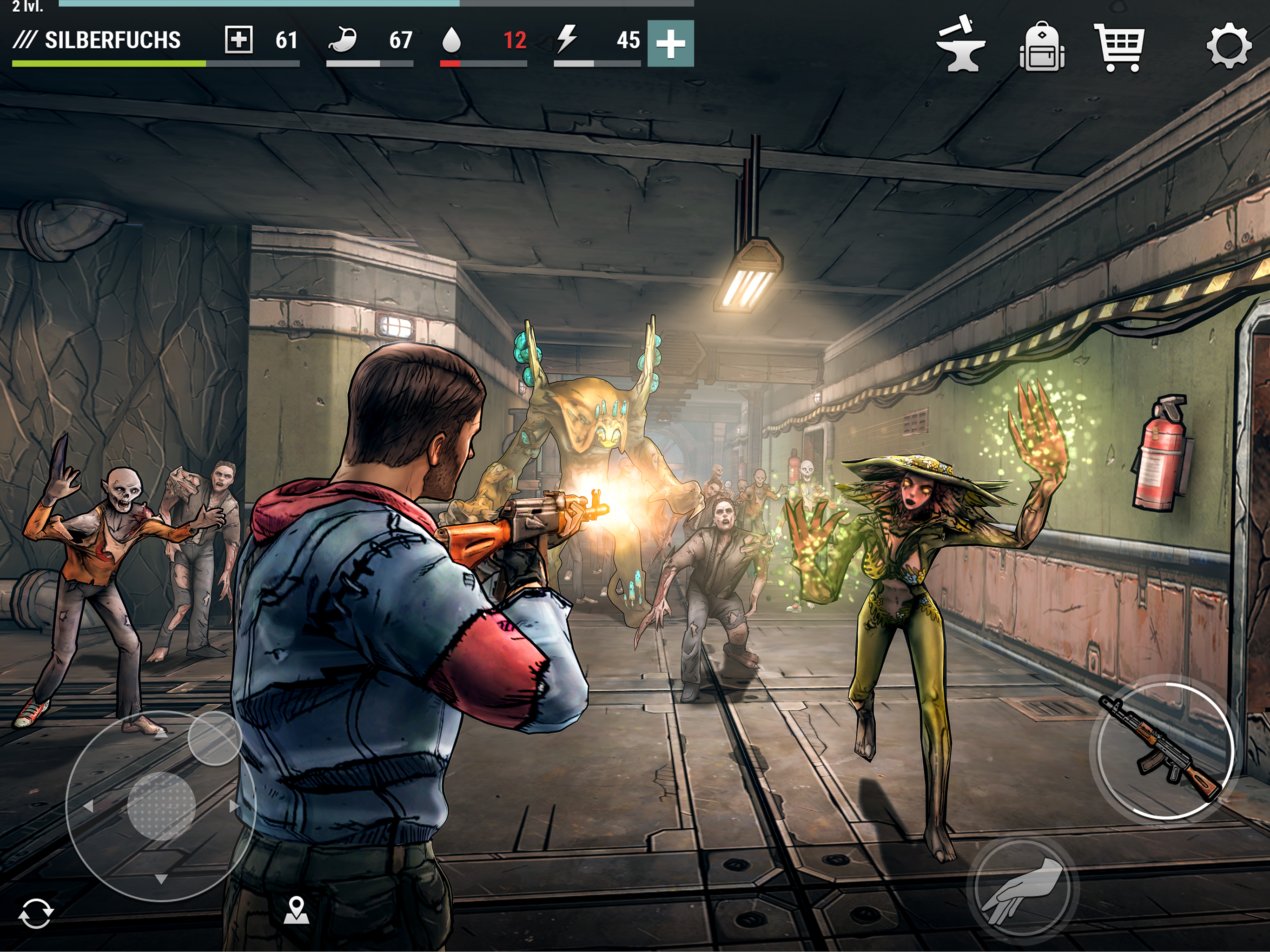
Task: Tap the teal plus button
Action: 670,44
